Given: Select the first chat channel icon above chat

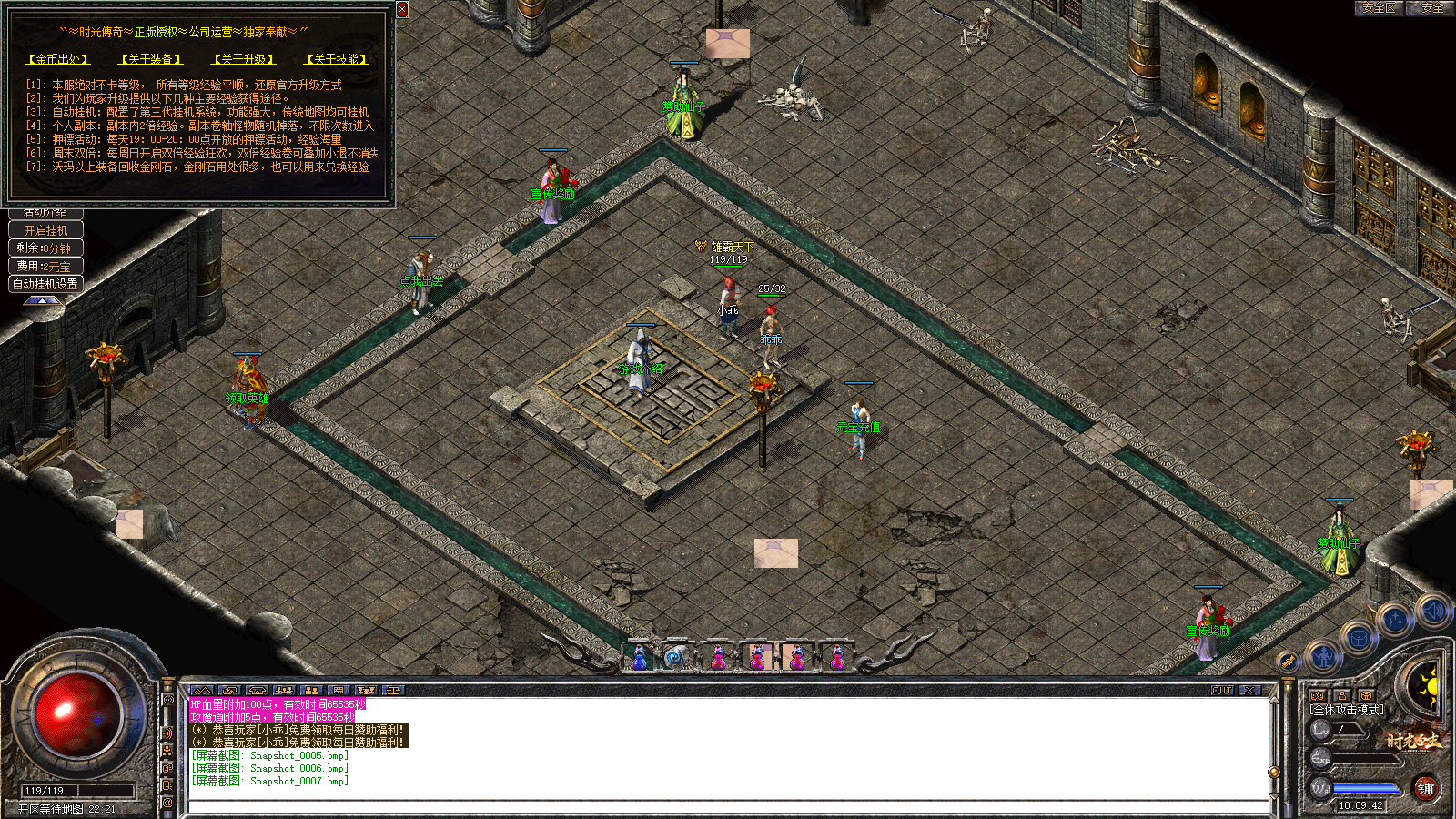Looking at the screenshot, I should tap(202, 691).
